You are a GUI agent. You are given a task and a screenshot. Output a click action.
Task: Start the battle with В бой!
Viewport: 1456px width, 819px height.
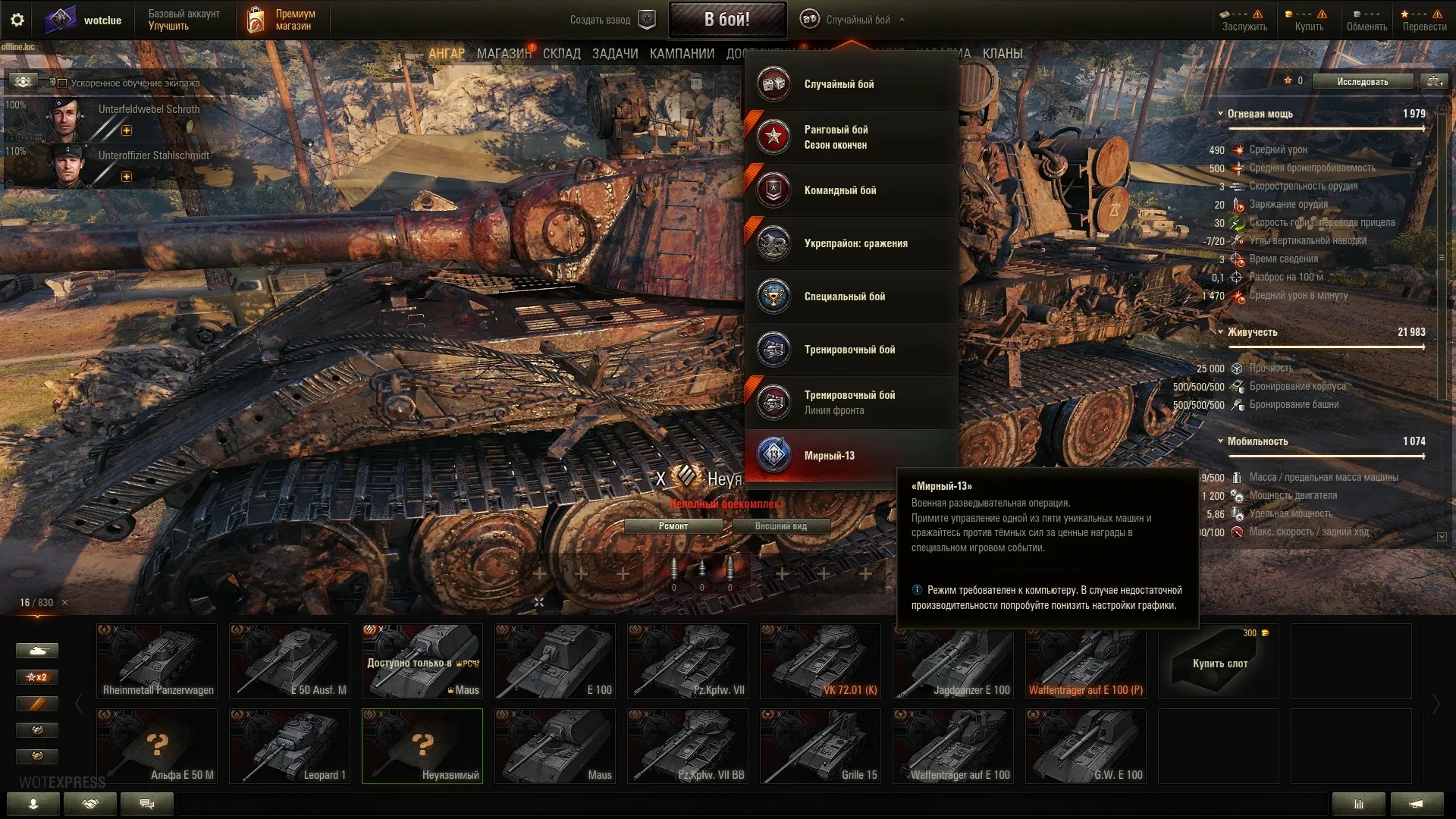(x=726, y=20)
